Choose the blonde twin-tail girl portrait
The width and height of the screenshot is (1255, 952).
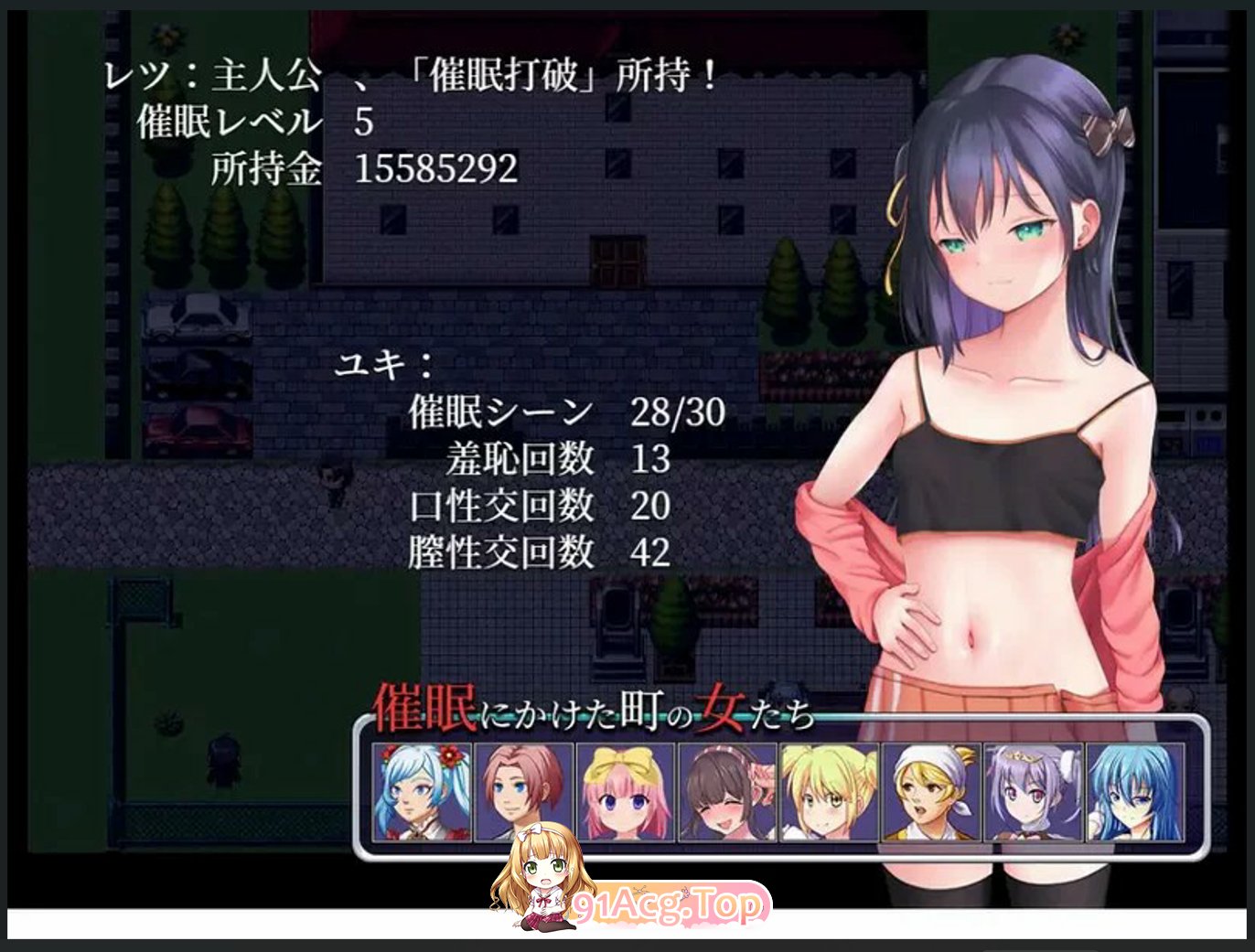click(829, 792)
